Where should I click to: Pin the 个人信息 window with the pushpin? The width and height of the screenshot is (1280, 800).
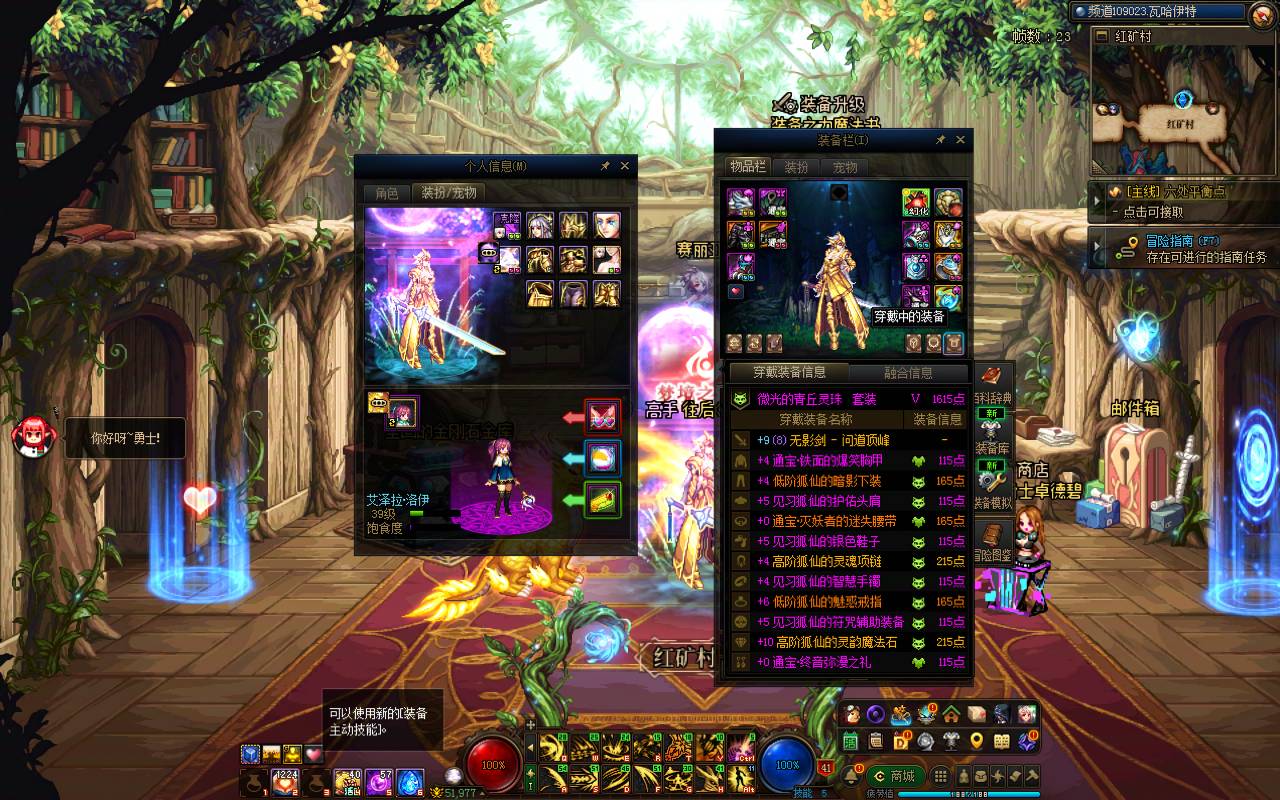pos(605,166)
